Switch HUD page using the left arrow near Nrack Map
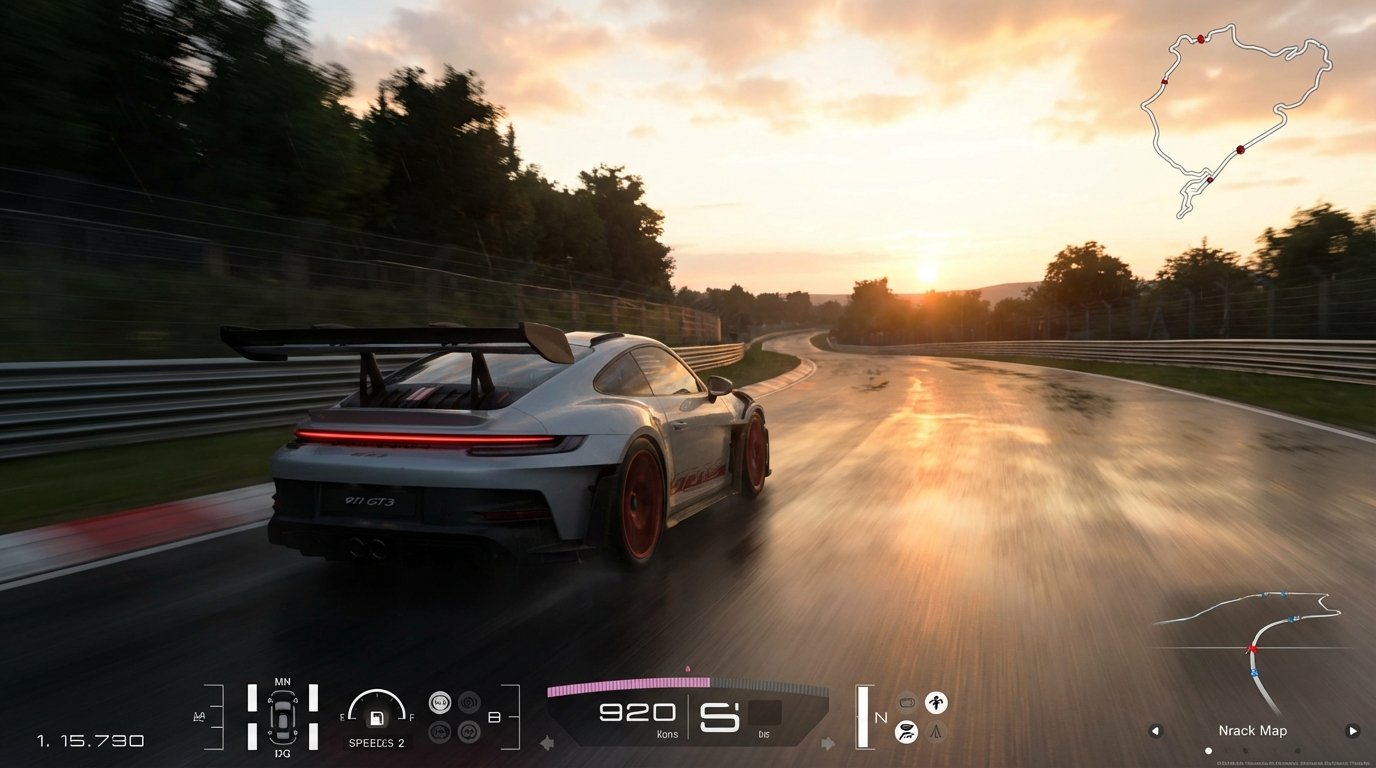 1156,731
